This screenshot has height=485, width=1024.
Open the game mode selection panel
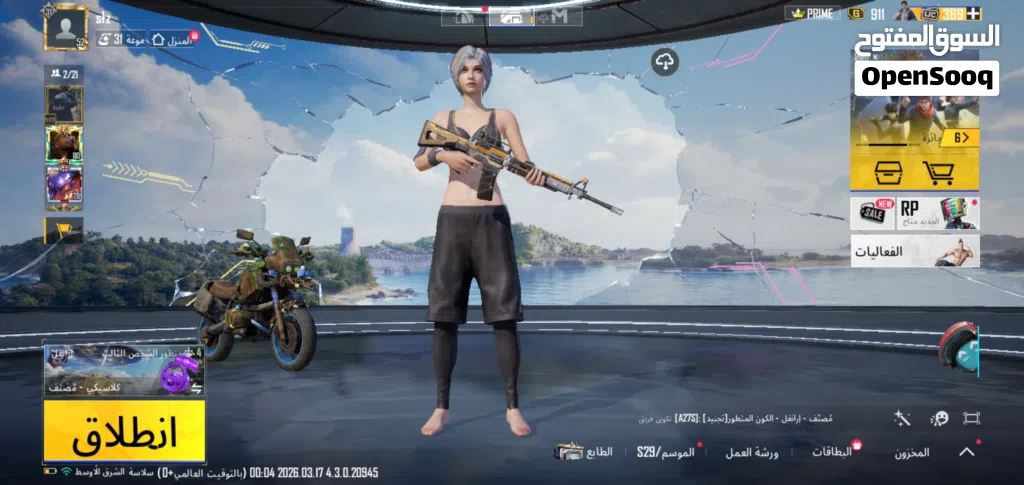[x=123, y=371]
